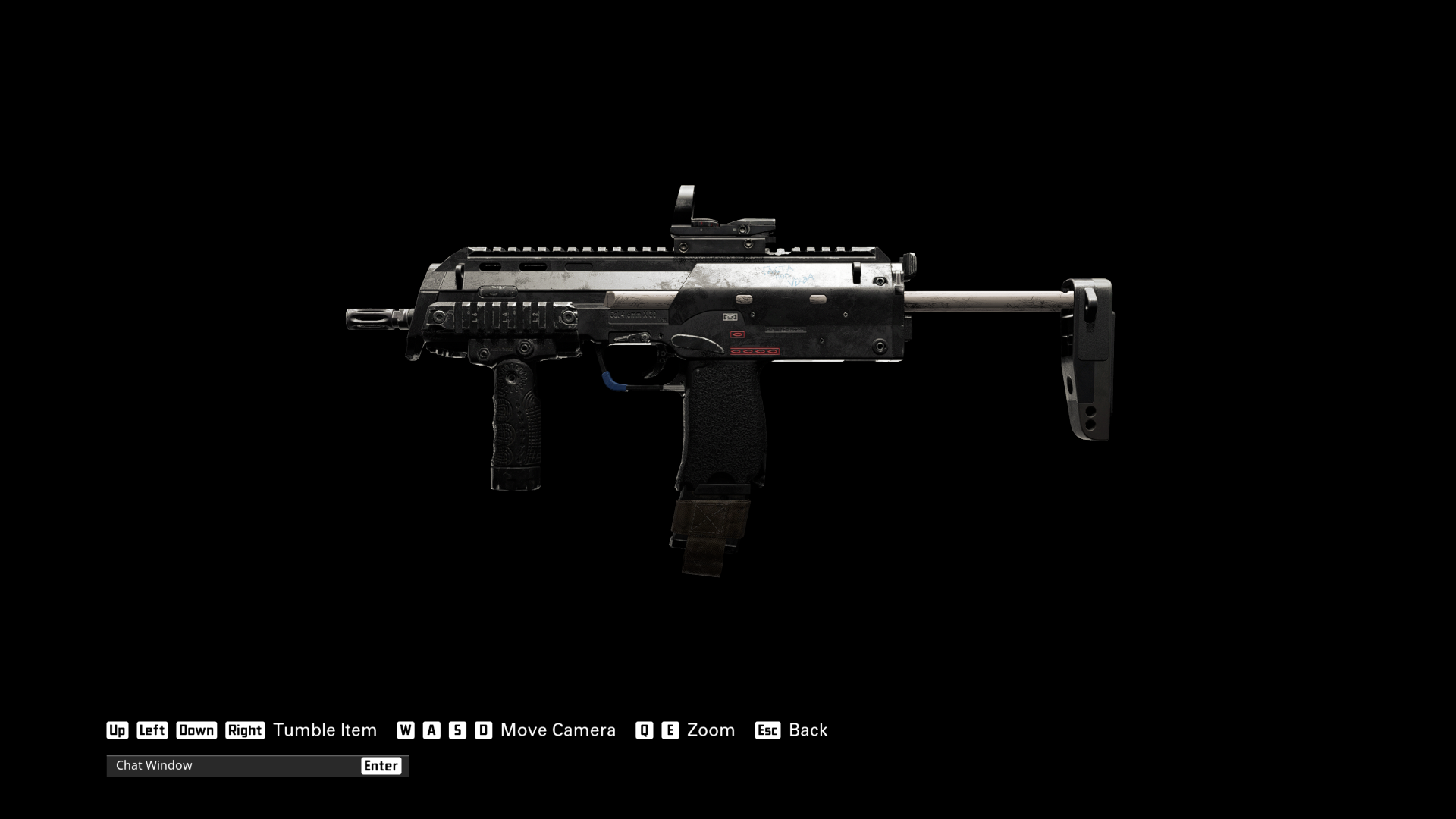Click the Down key hint icon
The height and width of the screenshot is (819, 1456).
(x=196, y=730)
